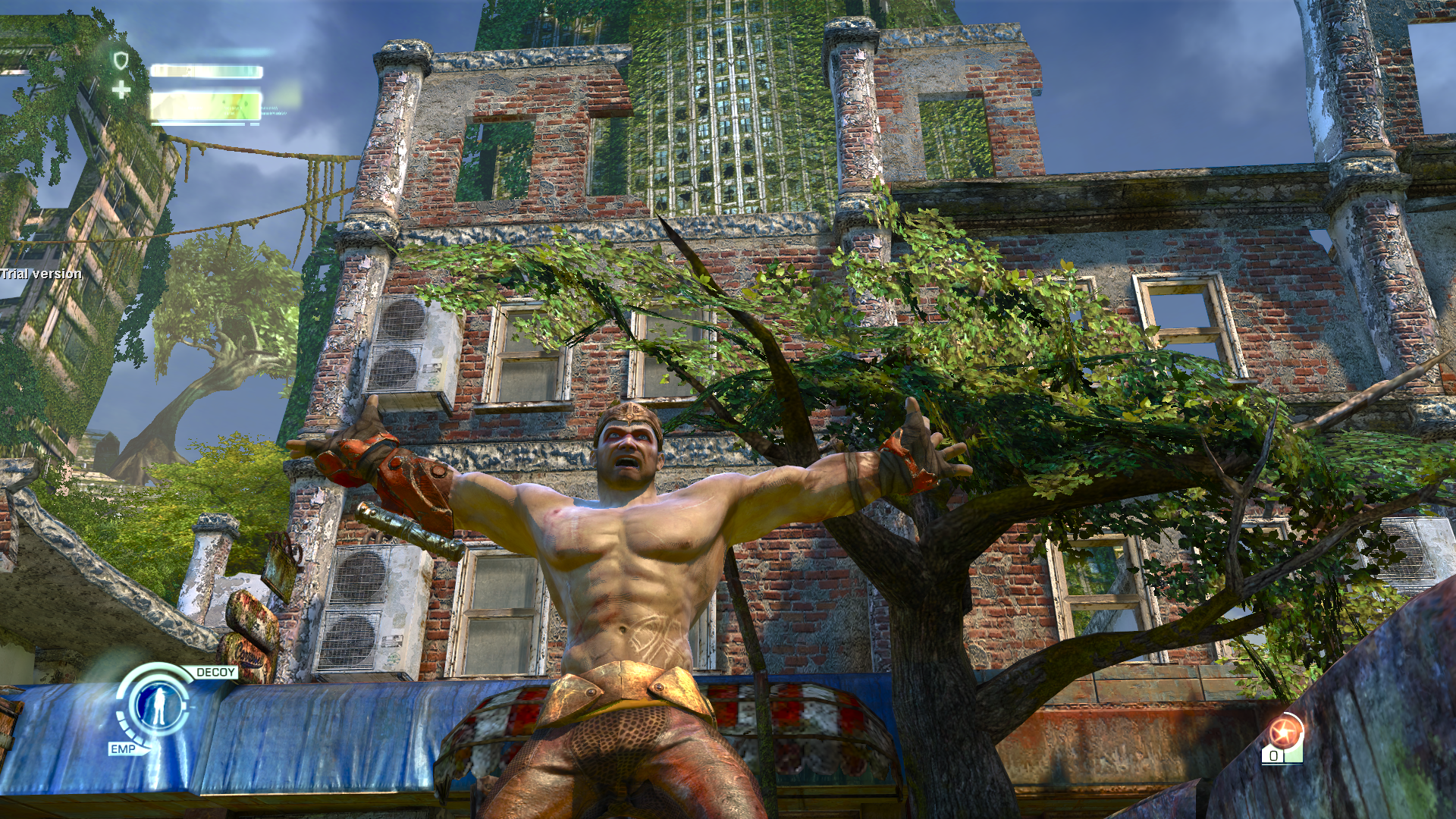
Task: Activate the Decoy hologram ability icon
Action: [158, 706]
